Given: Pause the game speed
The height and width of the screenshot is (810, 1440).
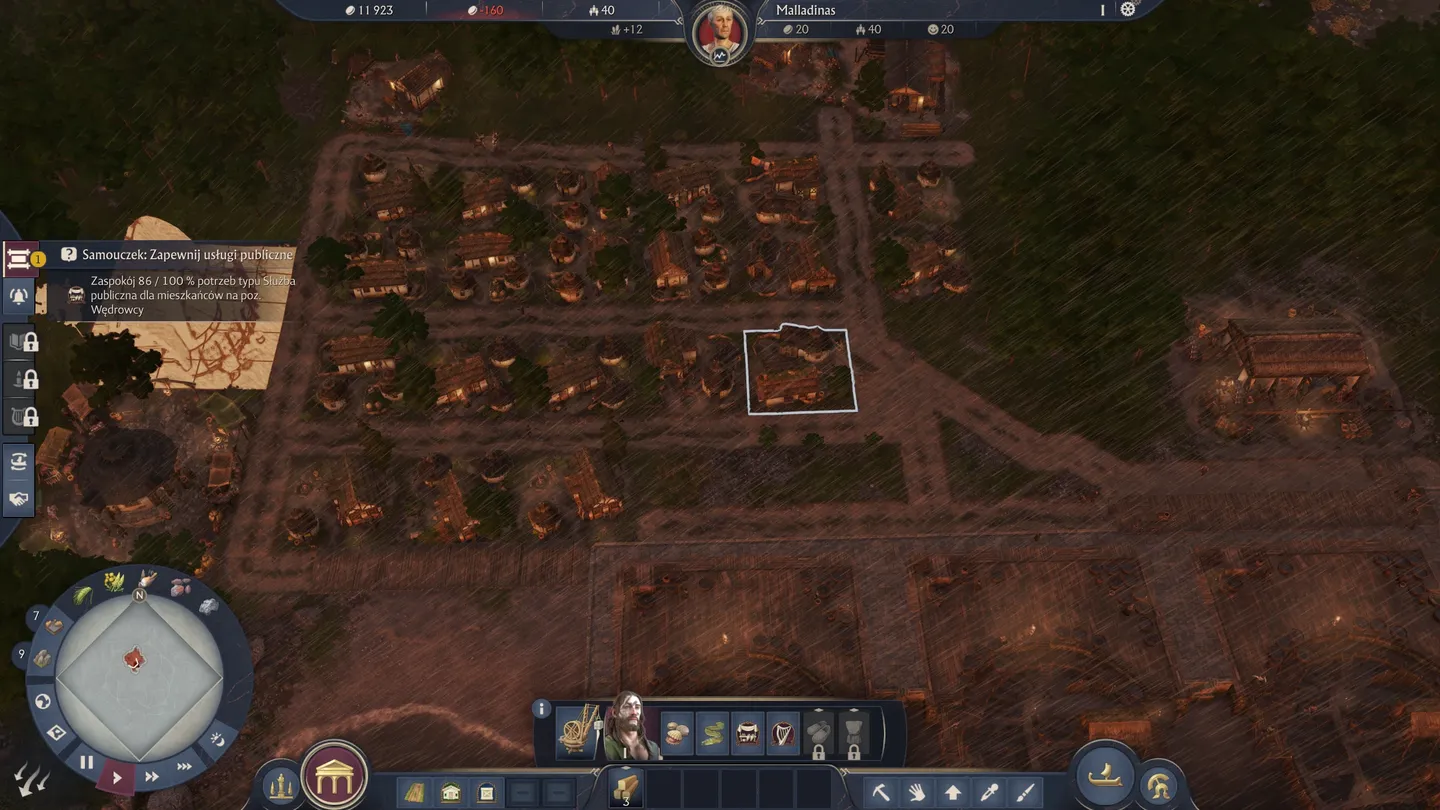Looking at the screenshot, I should point(86,762).
